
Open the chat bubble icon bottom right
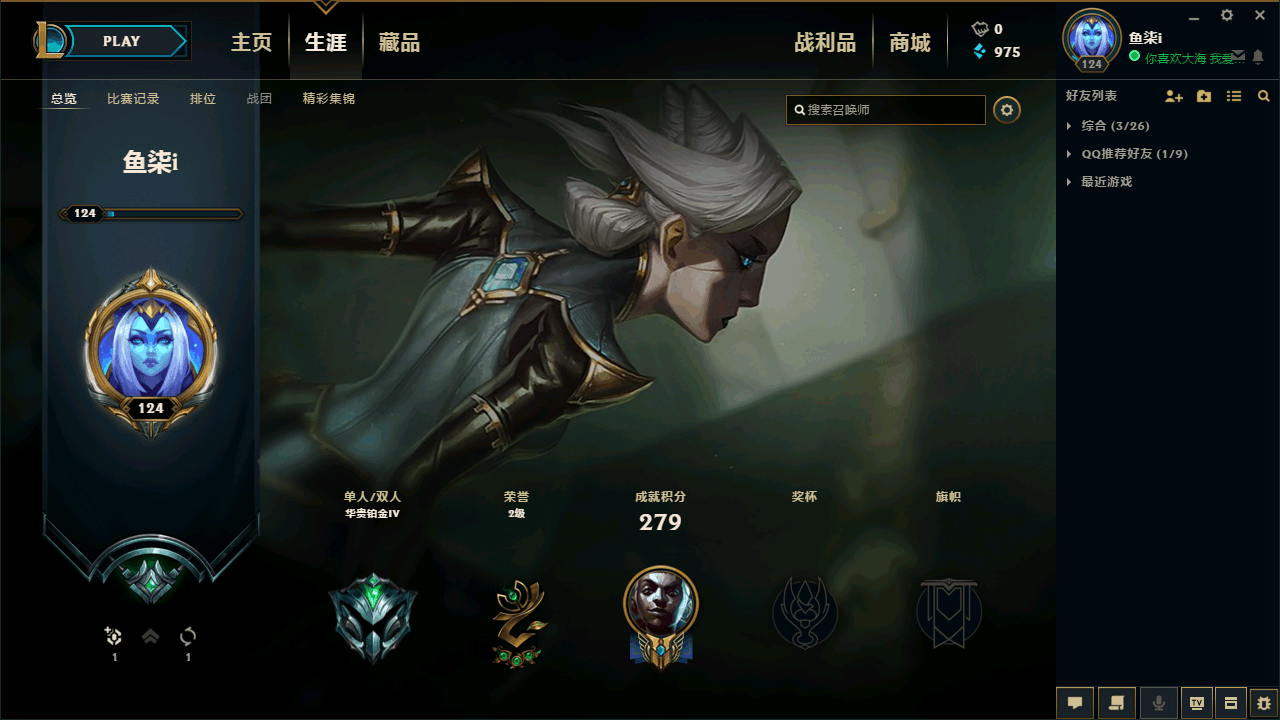(1075, 702)
